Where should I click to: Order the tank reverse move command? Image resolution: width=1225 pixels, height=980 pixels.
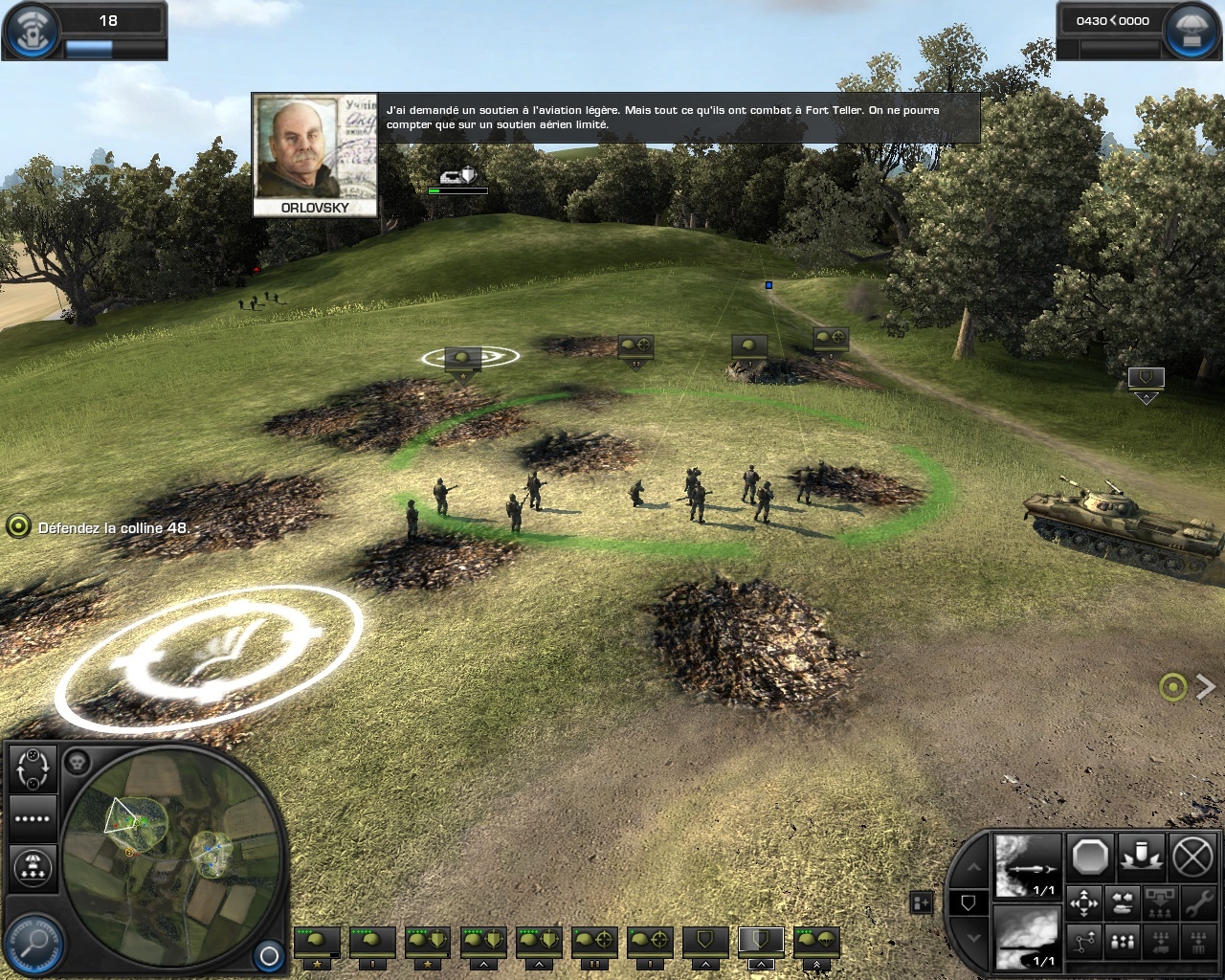click(x=1122, y=902)
